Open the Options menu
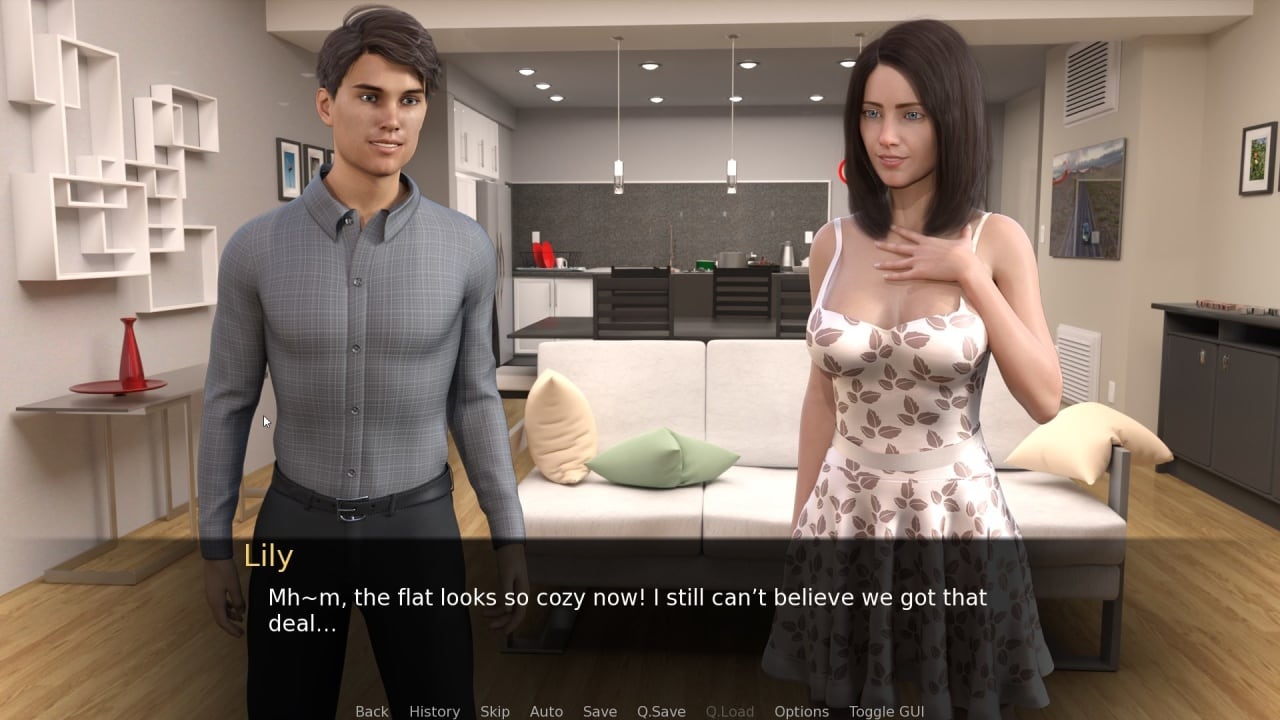1280x720 pixels. point(801,711)
